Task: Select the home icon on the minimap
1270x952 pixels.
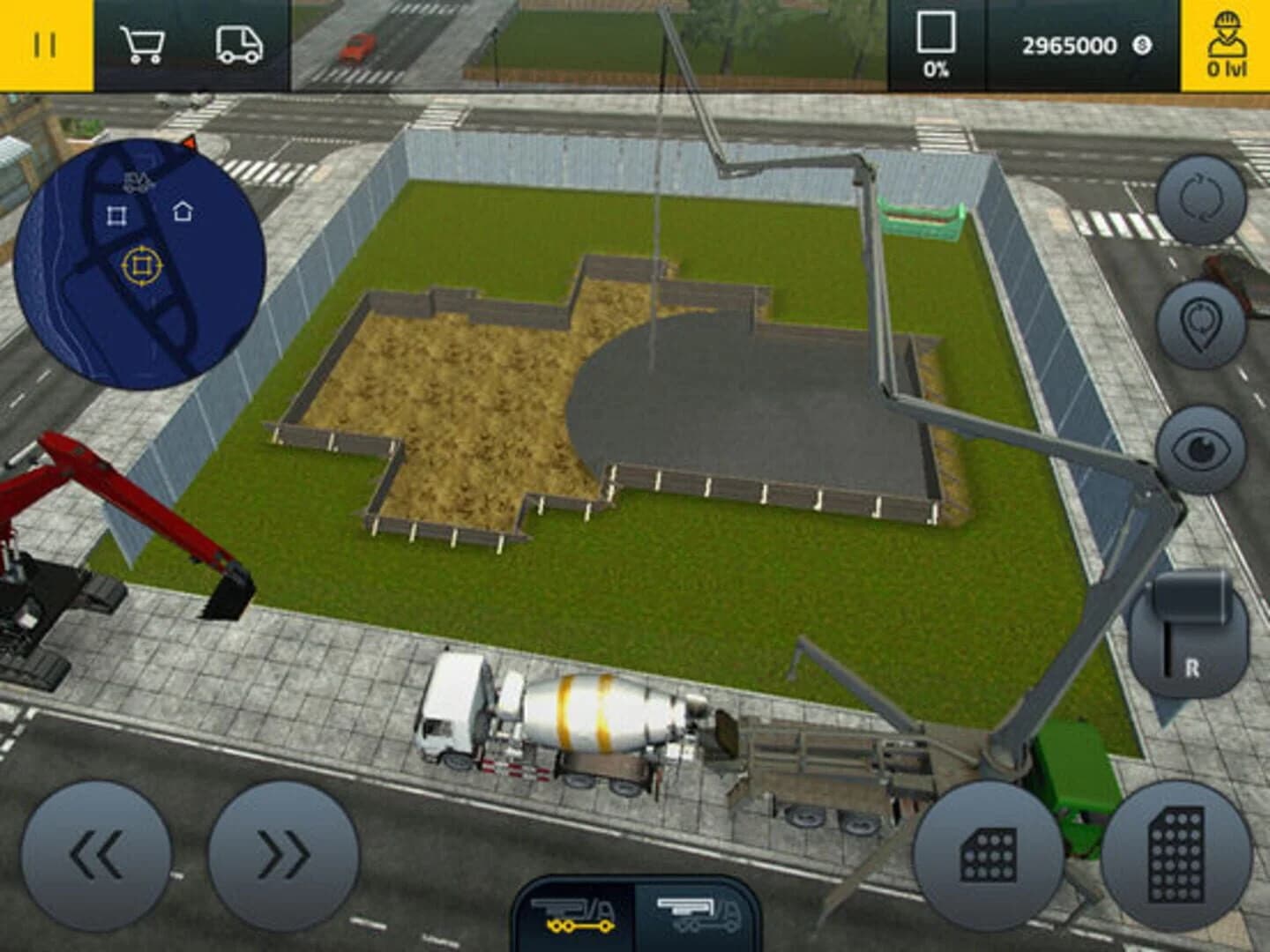Action: pyautogui.click(x=182, y=210)
